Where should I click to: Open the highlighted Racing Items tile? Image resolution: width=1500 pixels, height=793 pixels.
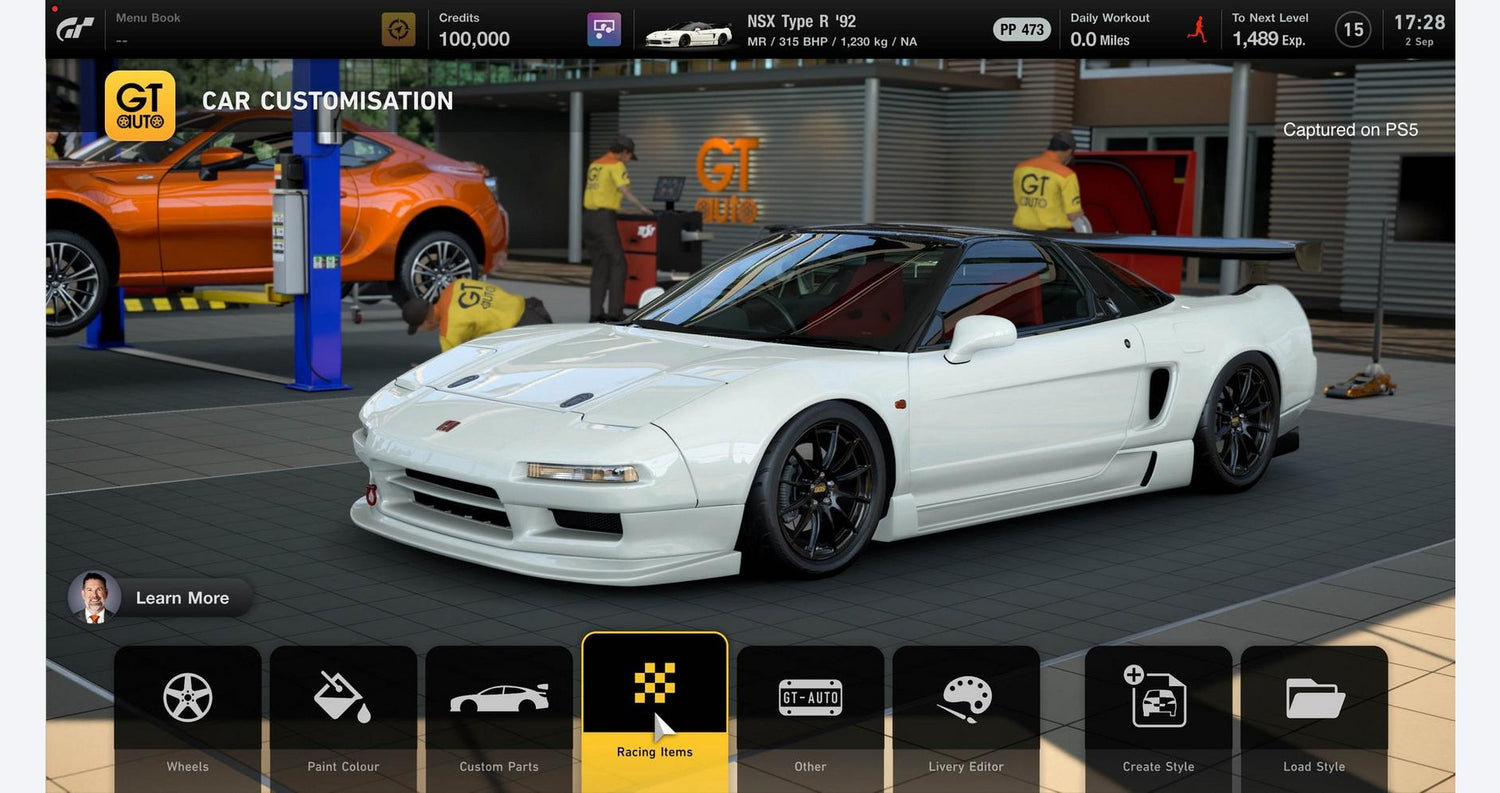pyautogui.click(x=655, y=711)
